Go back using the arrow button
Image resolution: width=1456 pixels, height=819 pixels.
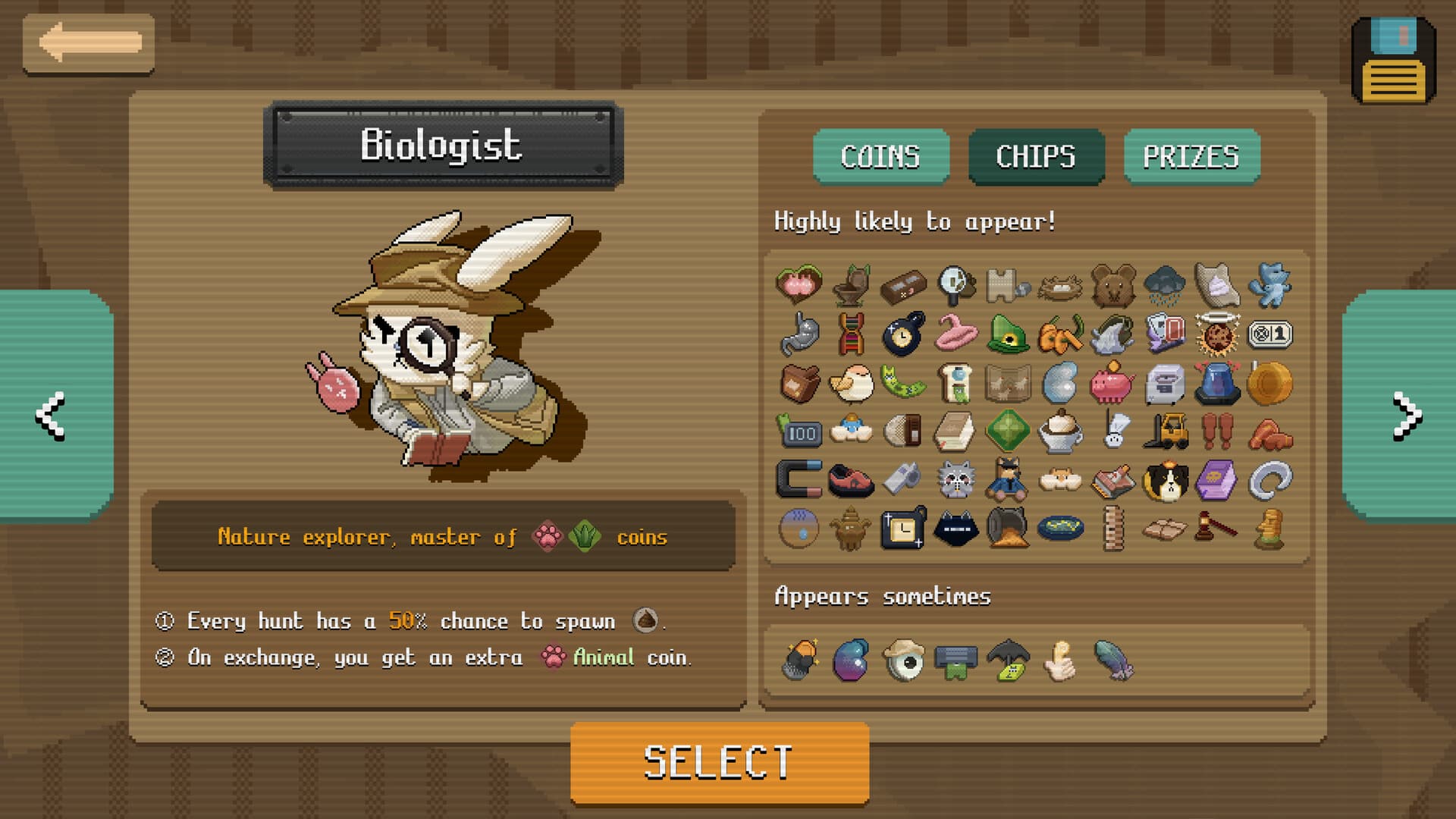[91, 43]
